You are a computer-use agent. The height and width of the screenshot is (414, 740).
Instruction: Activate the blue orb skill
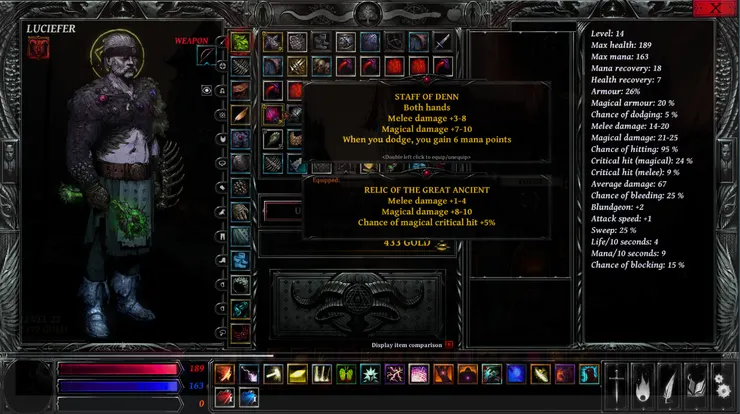pyautogui.click(x=516, y=374)
